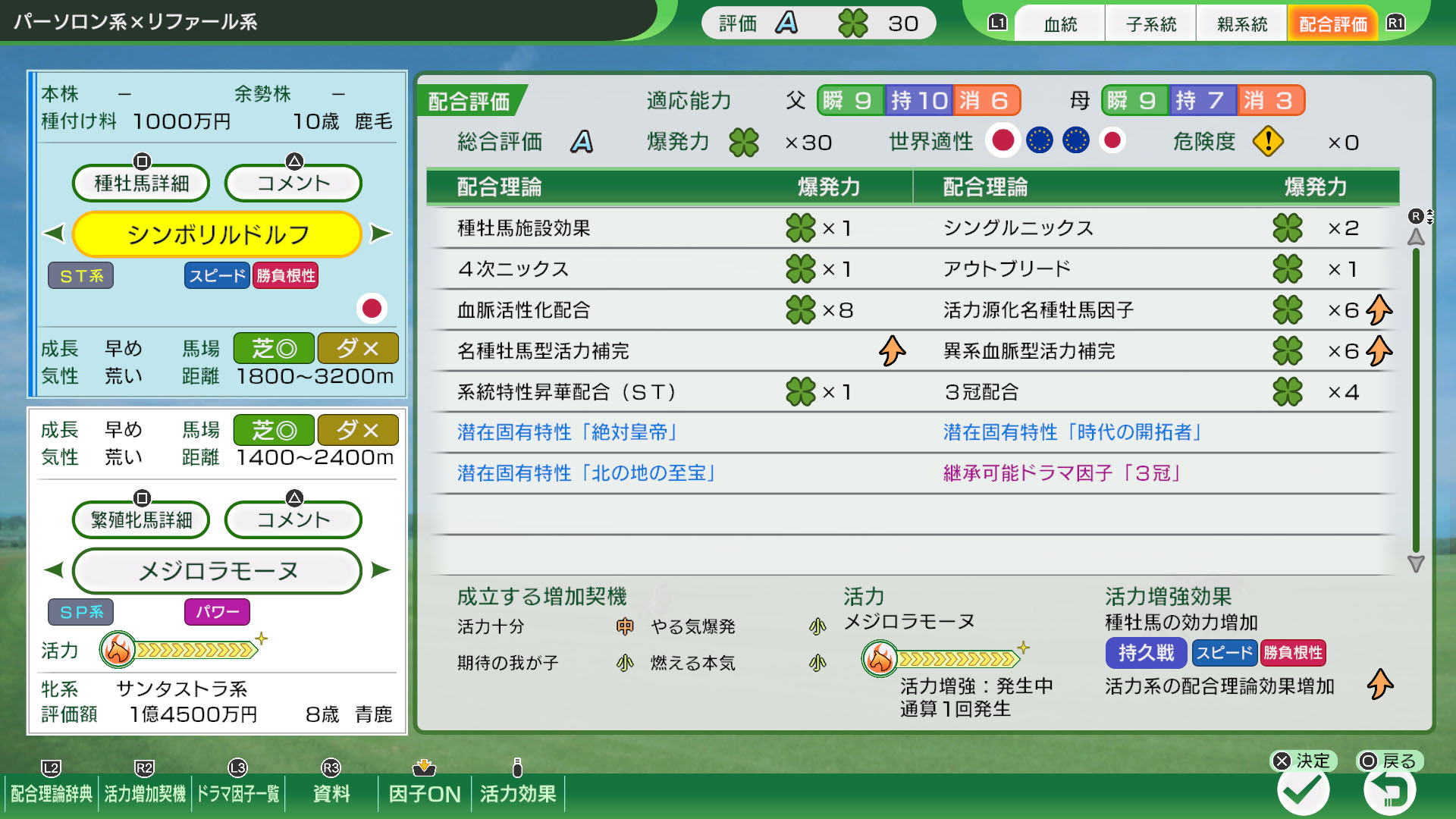Click the clover icon beside 爆発力 ×30
This screenshot has width=1456, height=819.
[743, 141]
